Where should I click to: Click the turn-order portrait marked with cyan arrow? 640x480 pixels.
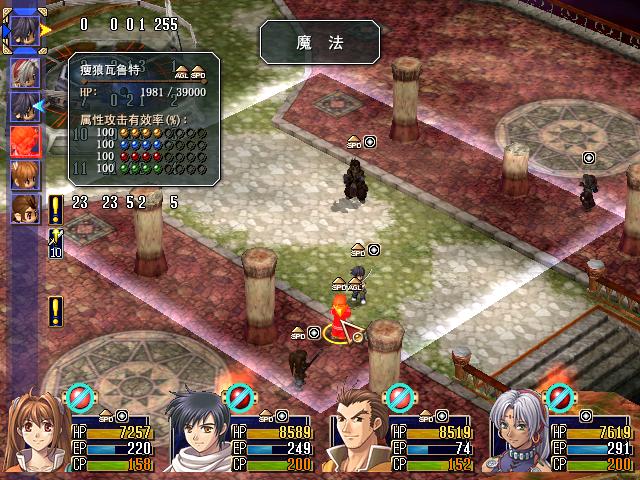[25, 105]
